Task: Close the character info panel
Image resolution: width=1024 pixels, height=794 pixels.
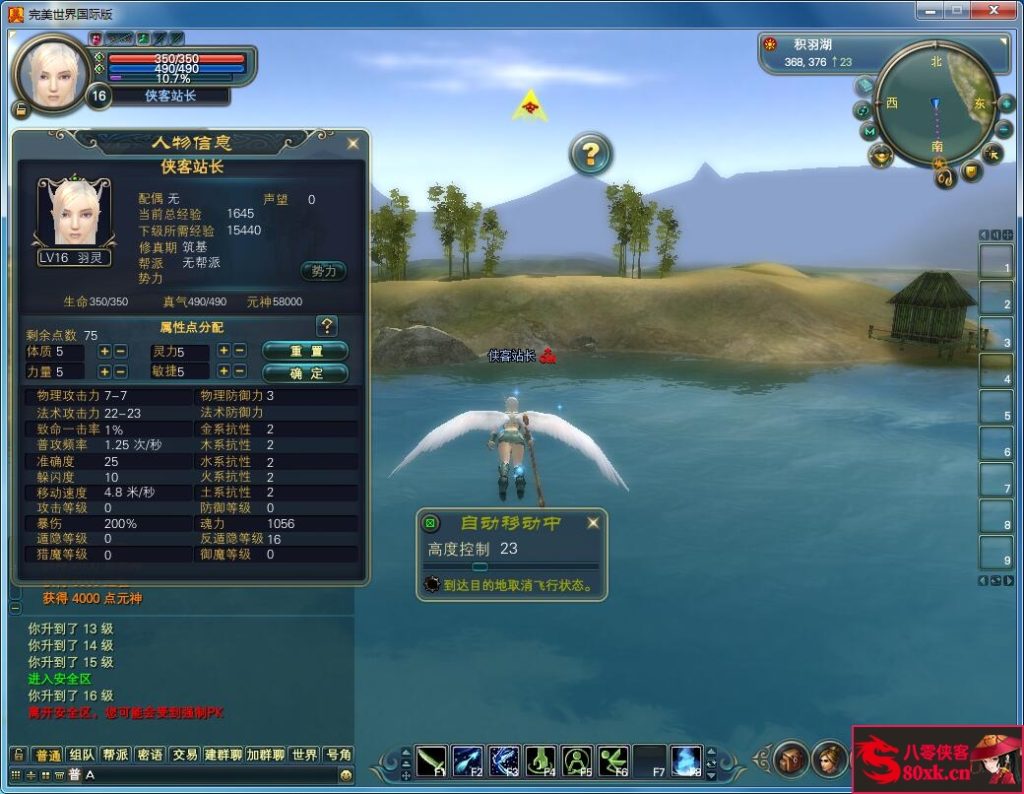Action: pyautogui.click(x=352, y=144)
